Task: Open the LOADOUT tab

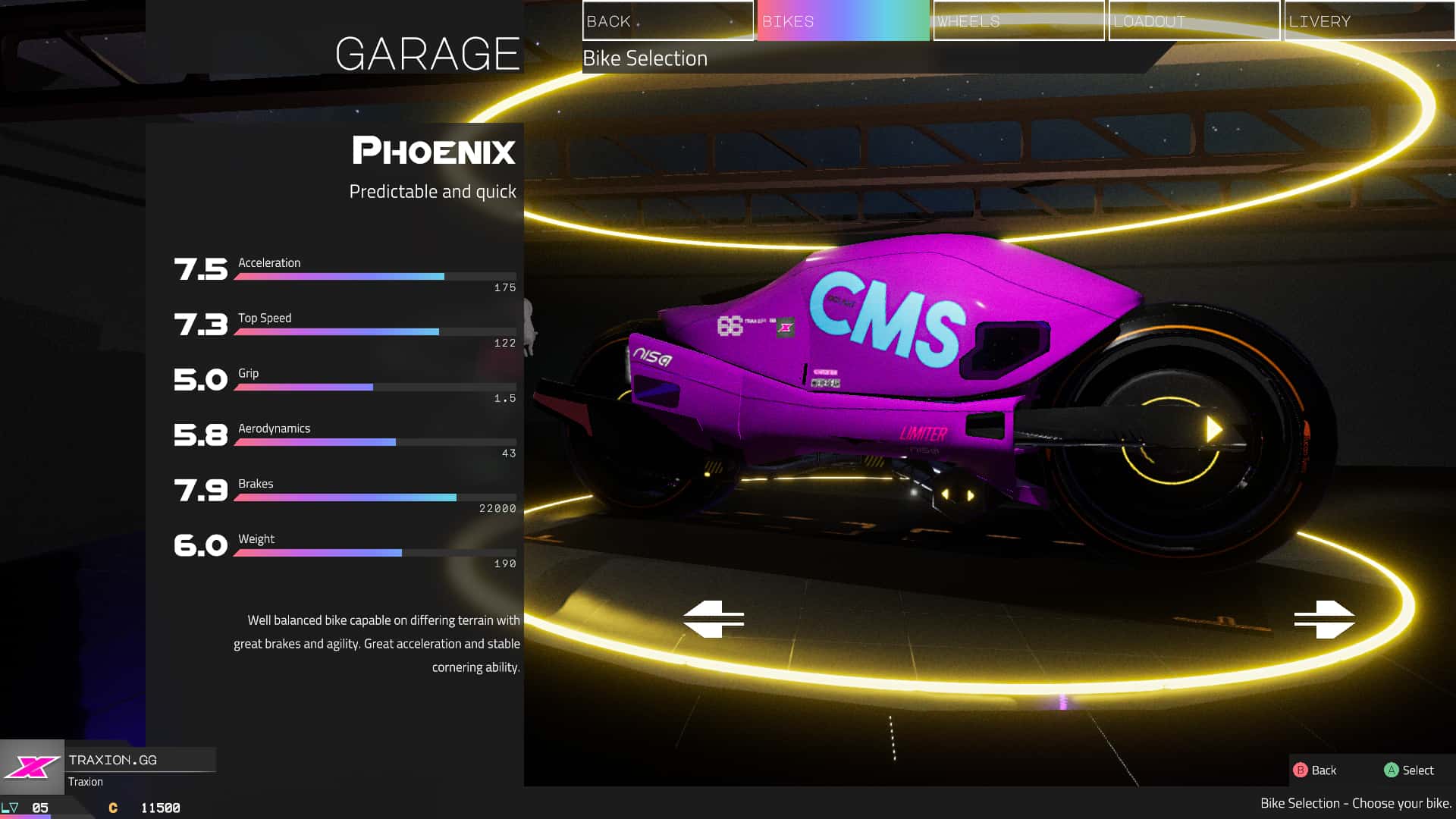Action: coord(1193,20)
